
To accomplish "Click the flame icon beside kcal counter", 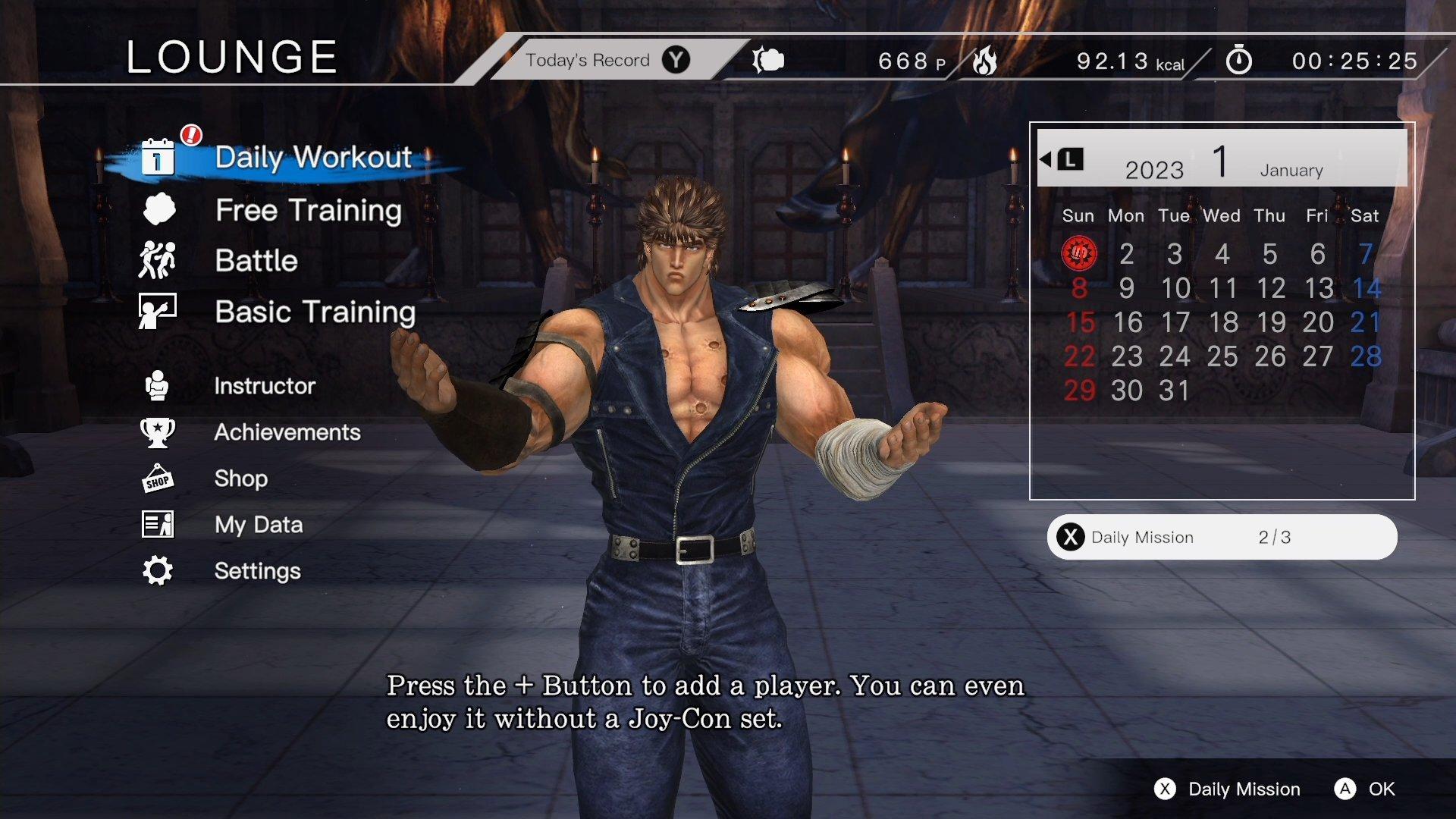I will 986,60.
